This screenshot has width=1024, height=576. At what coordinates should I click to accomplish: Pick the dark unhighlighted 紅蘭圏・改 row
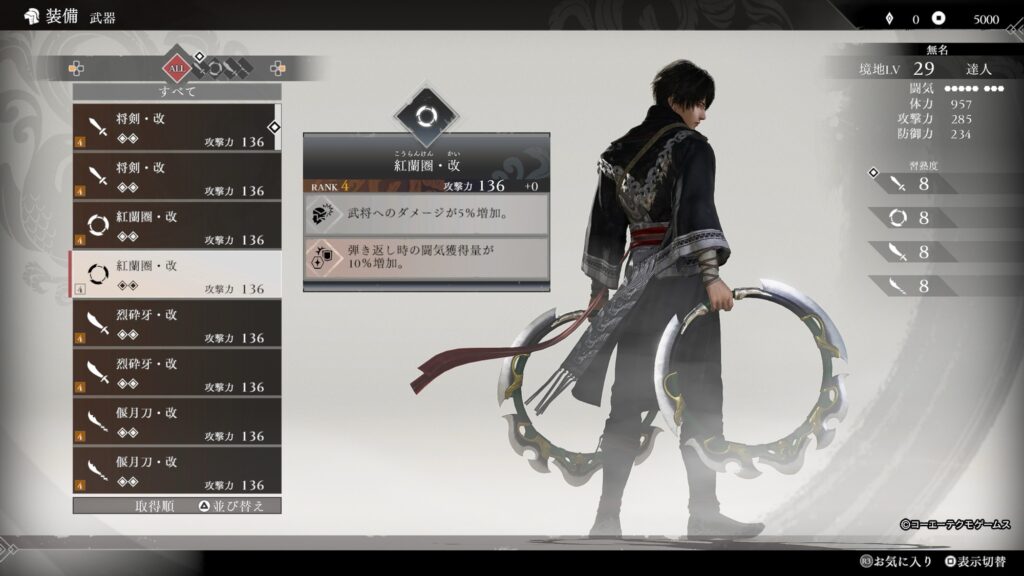point(176,225)
